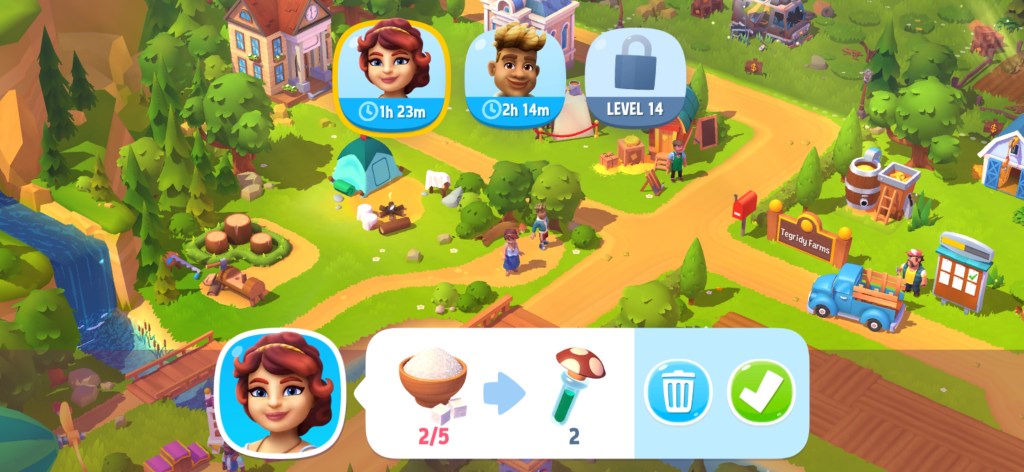Viewport: 1024px width, 472px height.
Task: Discard the order with the trash button
Action: (677, 391)
